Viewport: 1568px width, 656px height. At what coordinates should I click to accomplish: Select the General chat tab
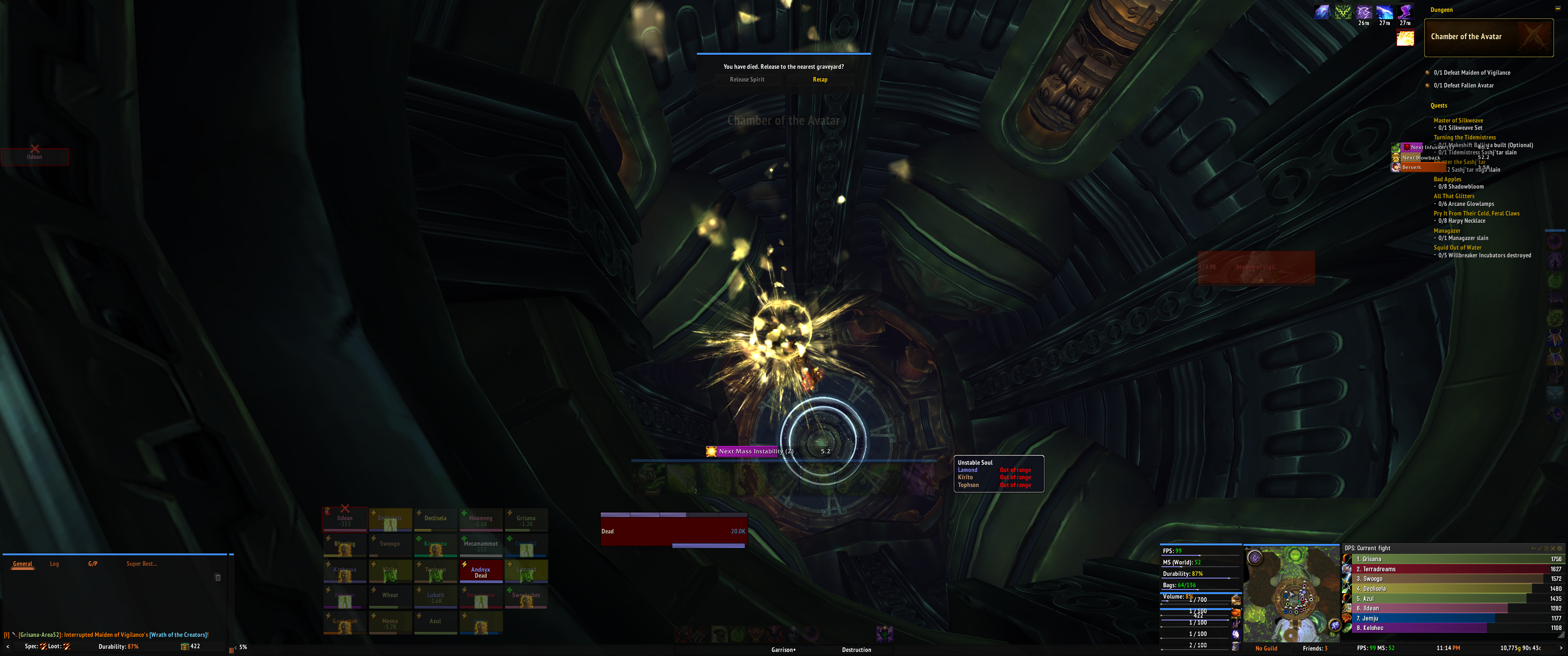pos(22,564)
